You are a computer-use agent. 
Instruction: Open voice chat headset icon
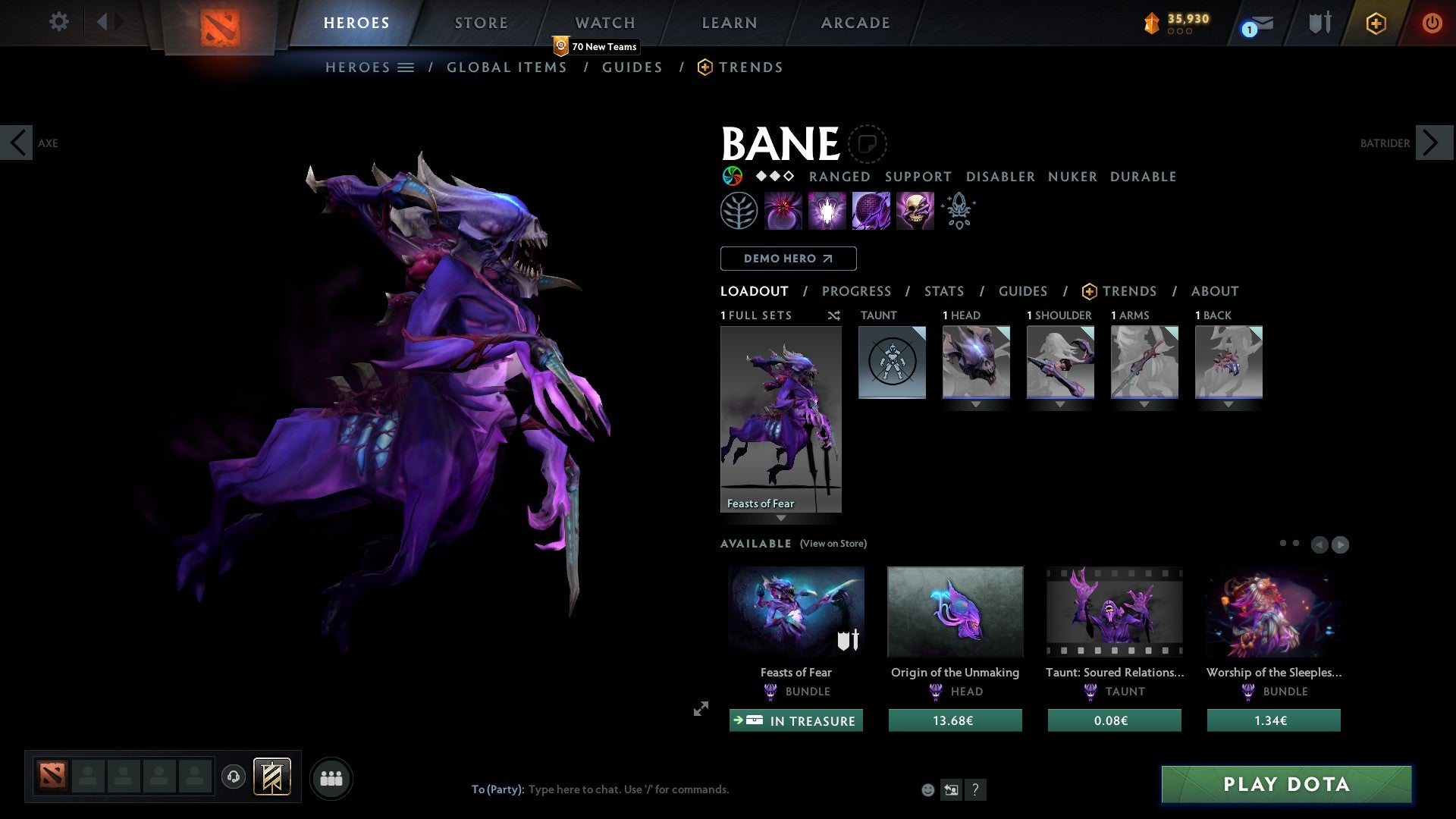point(234,778)
